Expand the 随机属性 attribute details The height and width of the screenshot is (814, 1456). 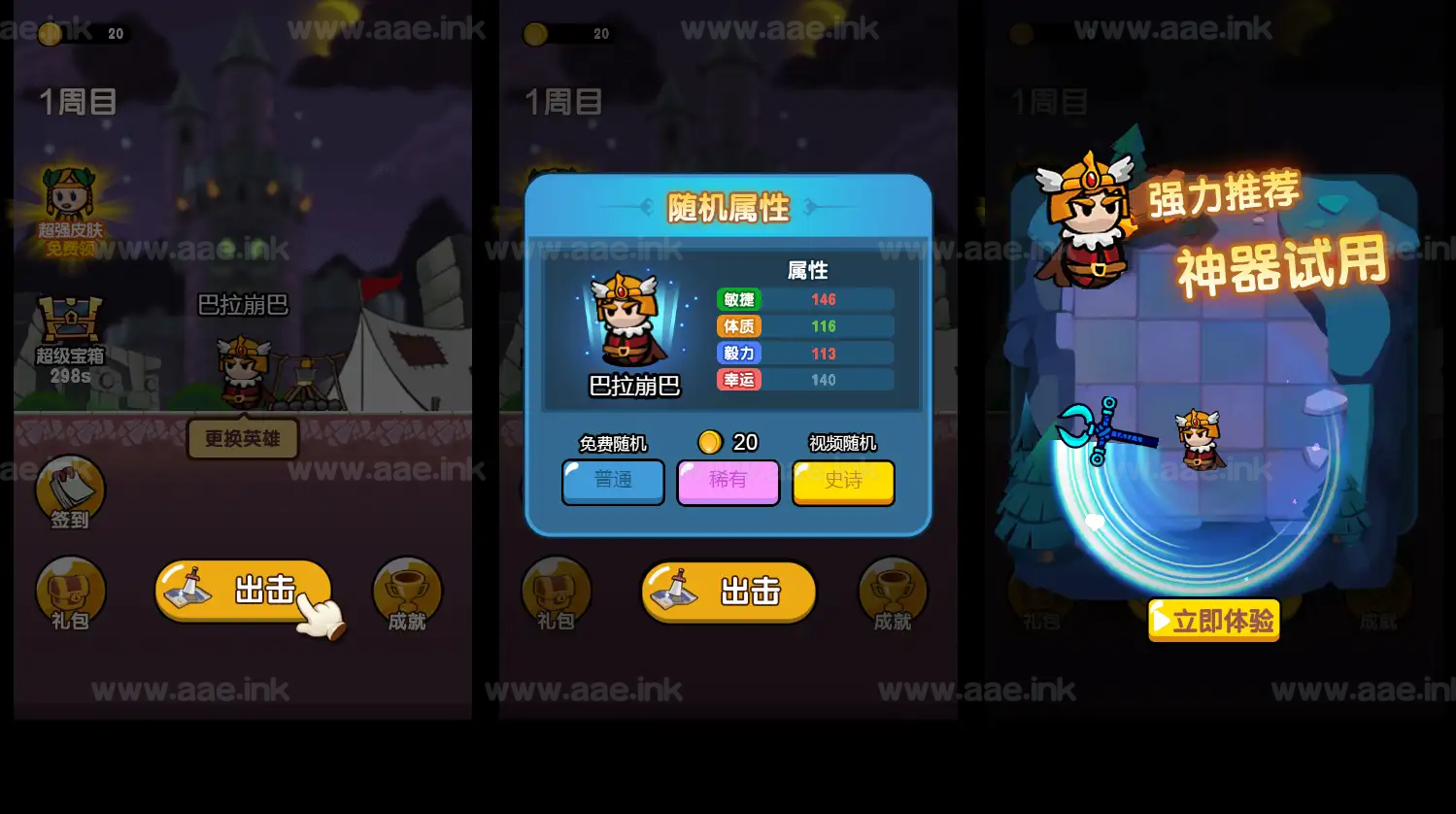728,208
